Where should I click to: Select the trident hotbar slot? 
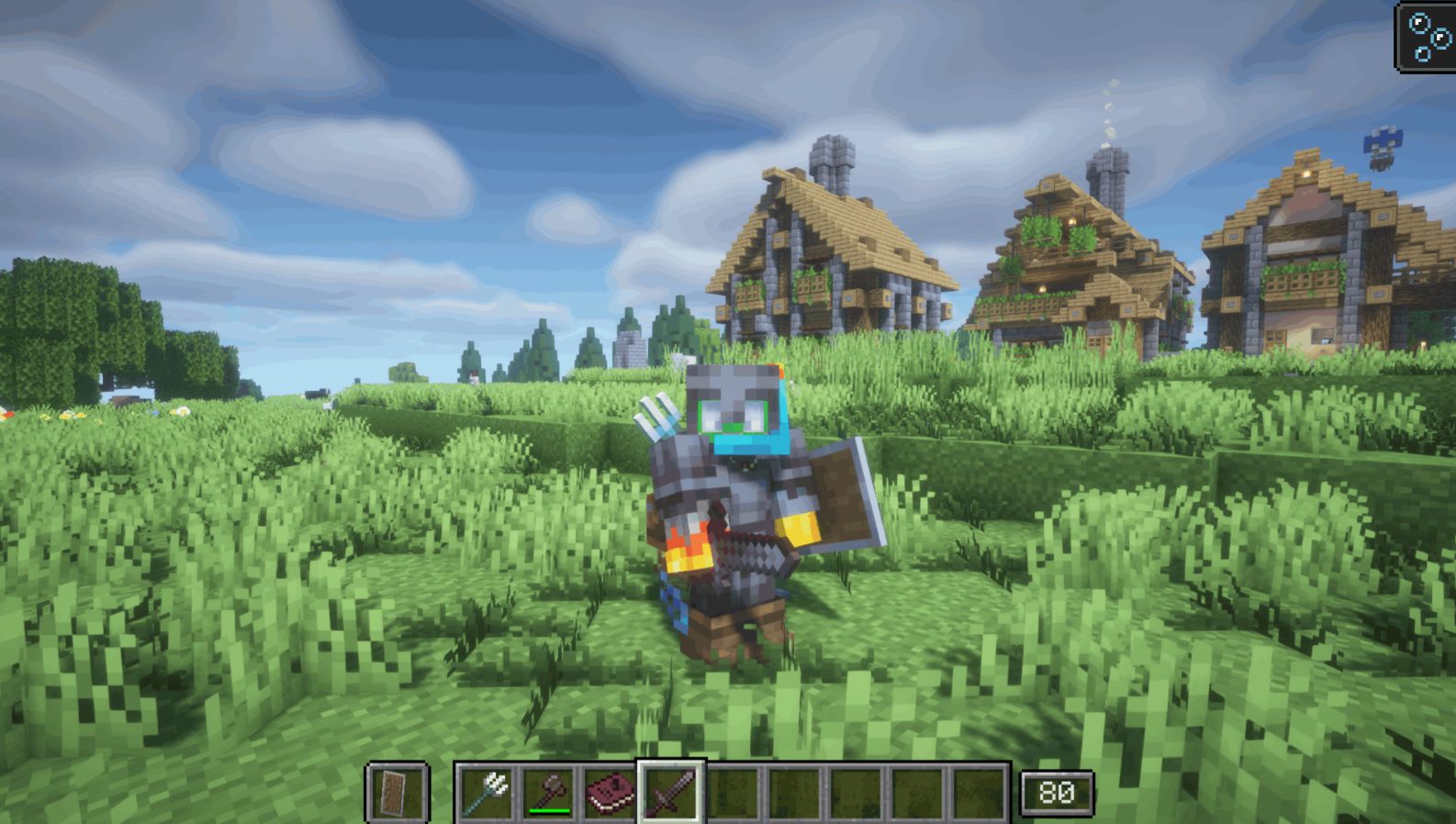click(486, 792)
